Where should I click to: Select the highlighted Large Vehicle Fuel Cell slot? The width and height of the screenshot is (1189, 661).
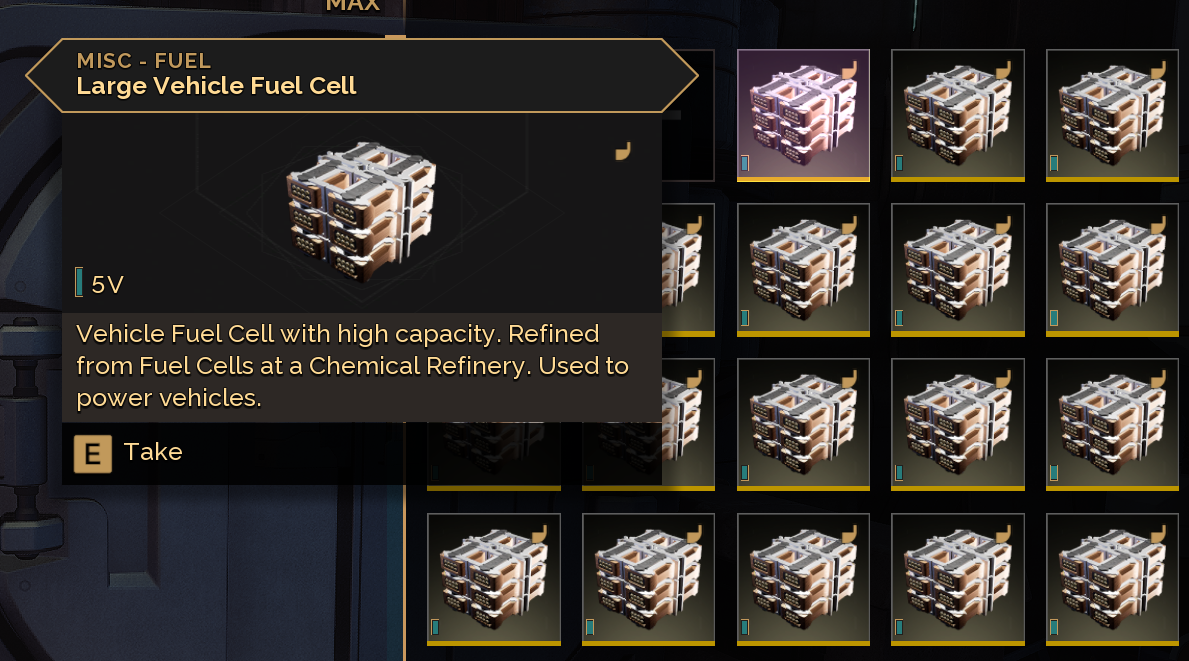pyautogui.click(x=803, y=115)
